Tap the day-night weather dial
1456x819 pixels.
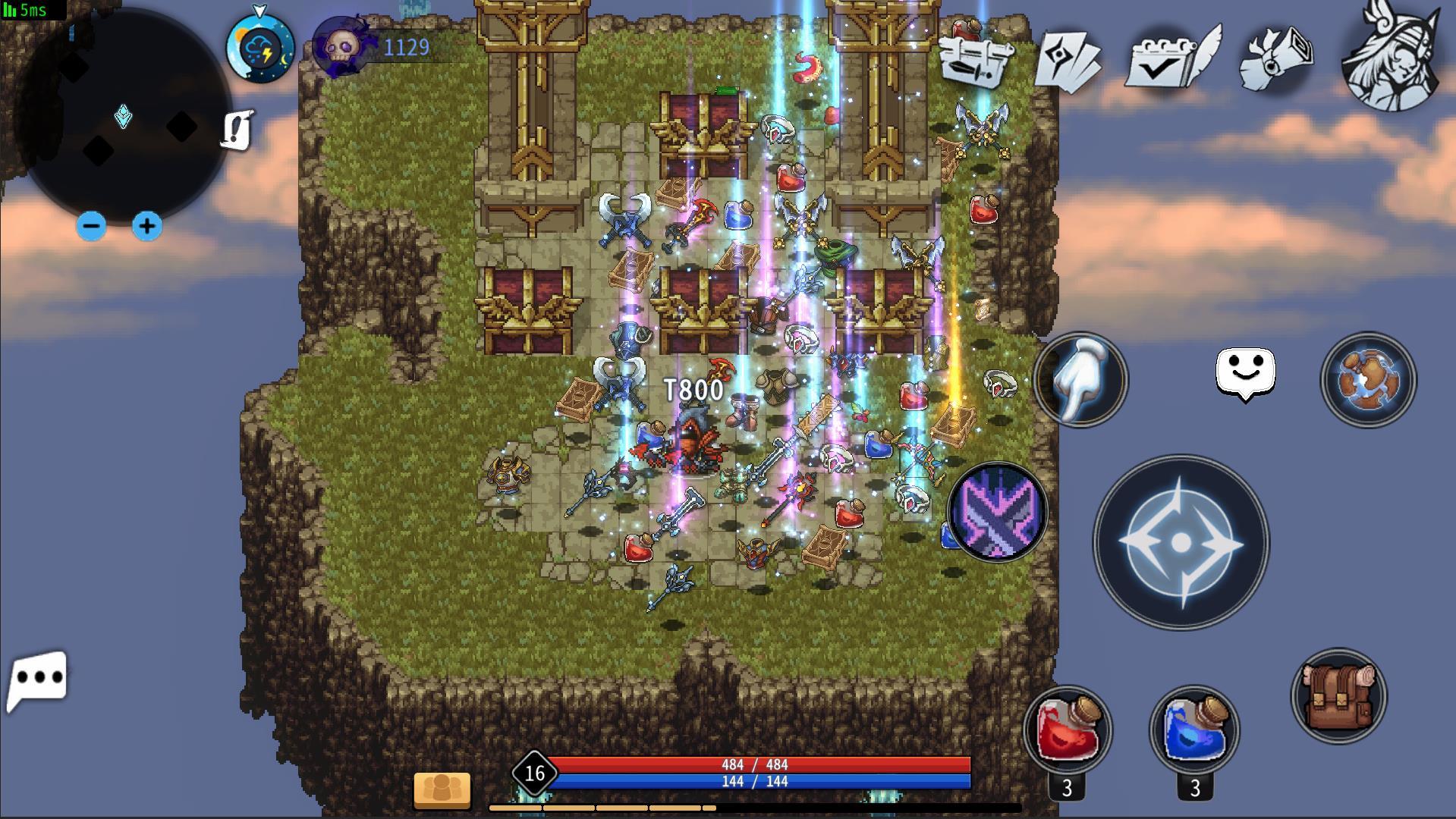click(258, 47)
